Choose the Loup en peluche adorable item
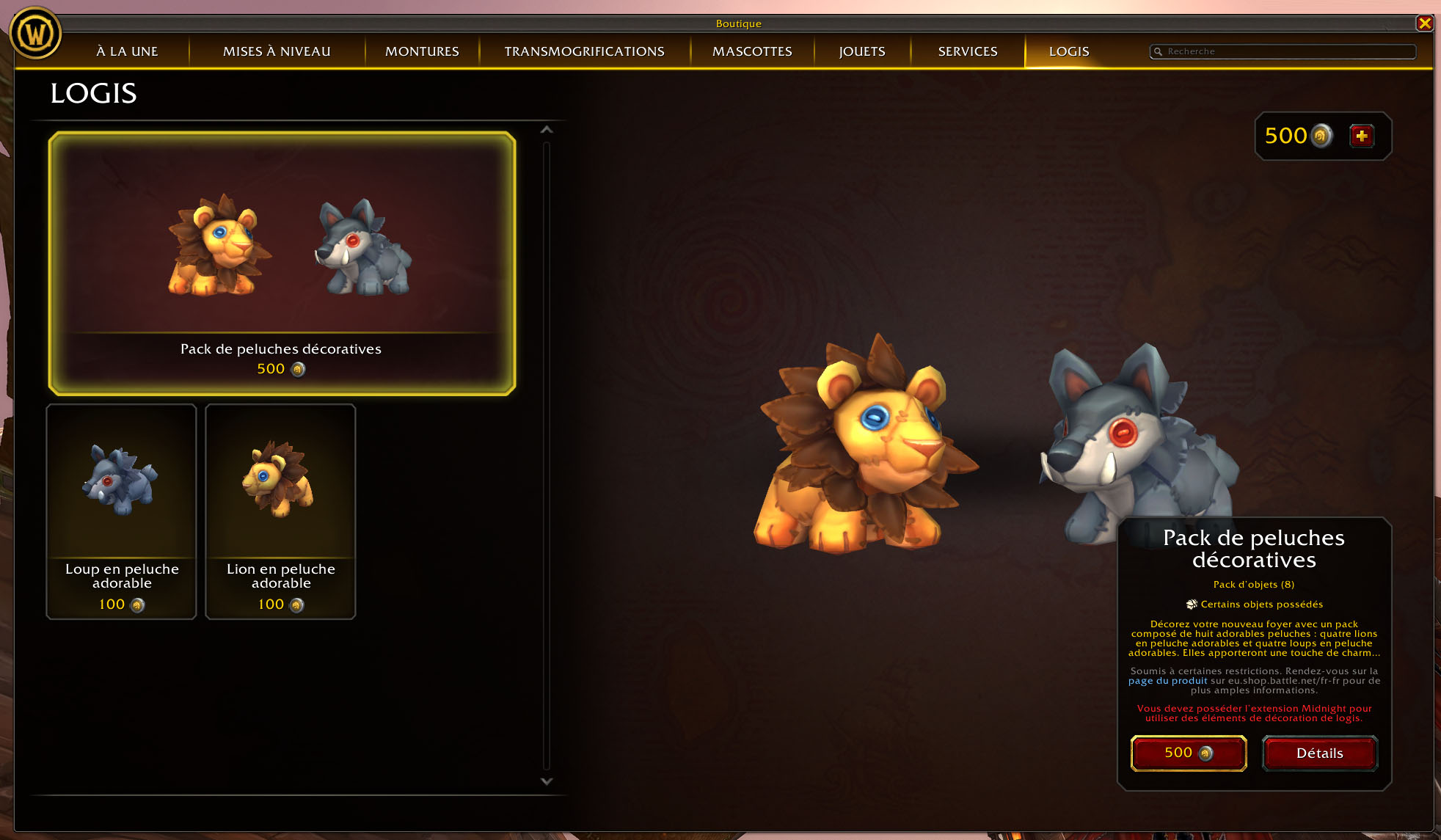This screenshot has width=1441, height=840. point(122,511)
